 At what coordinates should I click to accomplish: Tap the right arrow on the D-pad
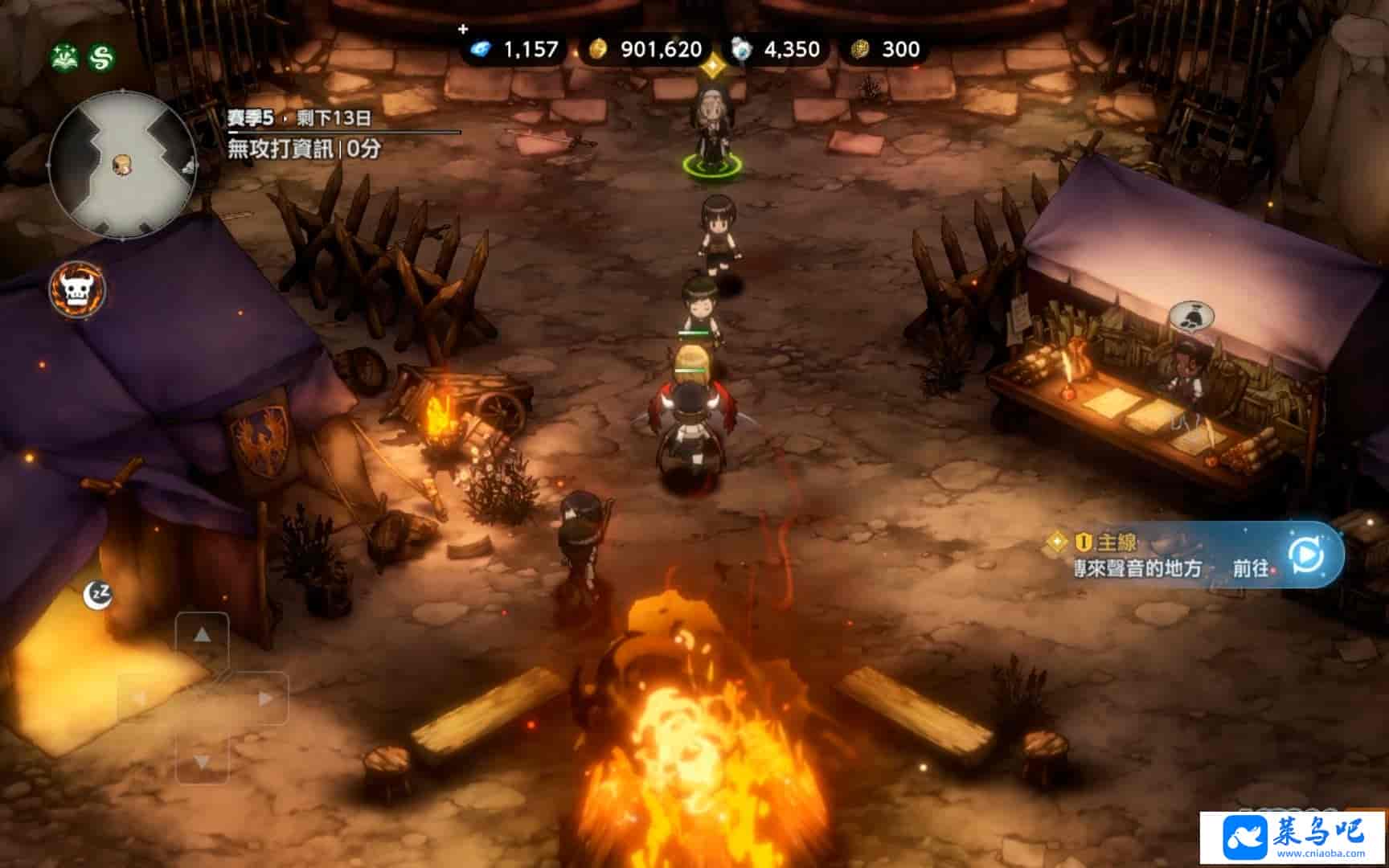pyautogui.click(x=264, y=698)
